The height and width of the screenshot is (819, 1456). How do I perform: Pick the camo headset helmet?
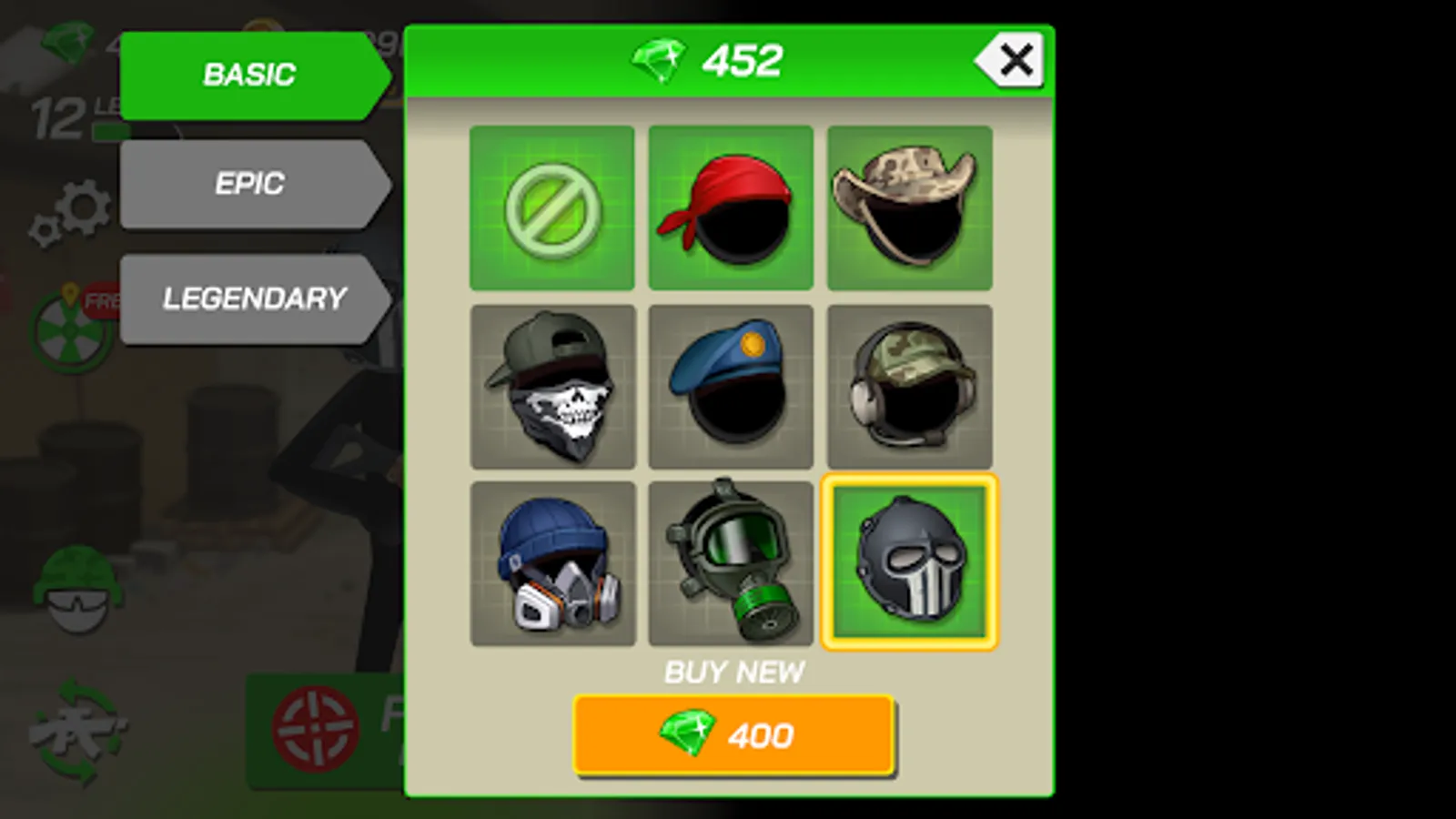pos(909,386)
